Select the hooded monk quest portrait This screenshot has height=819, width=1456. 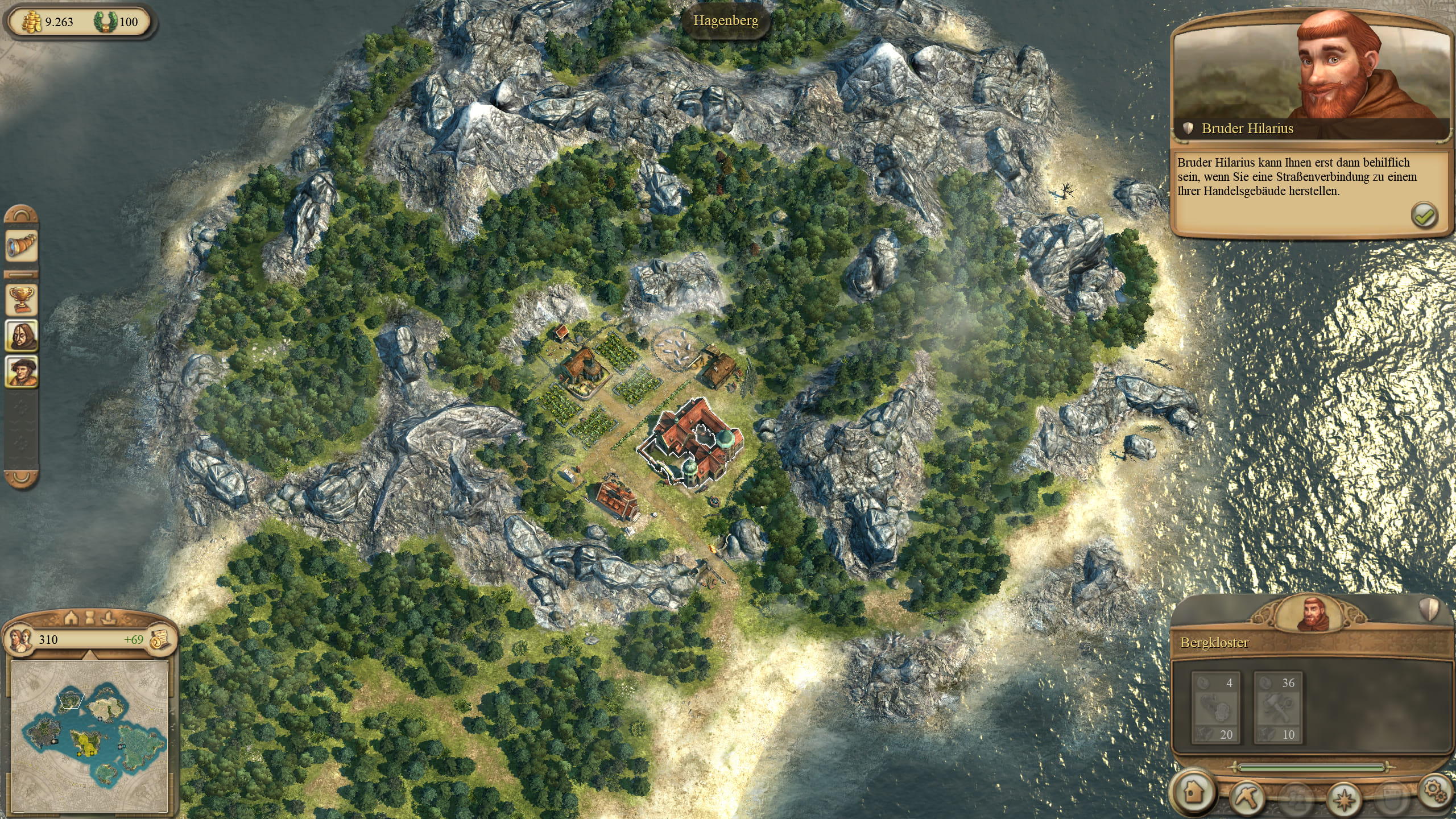click(22, 336)
